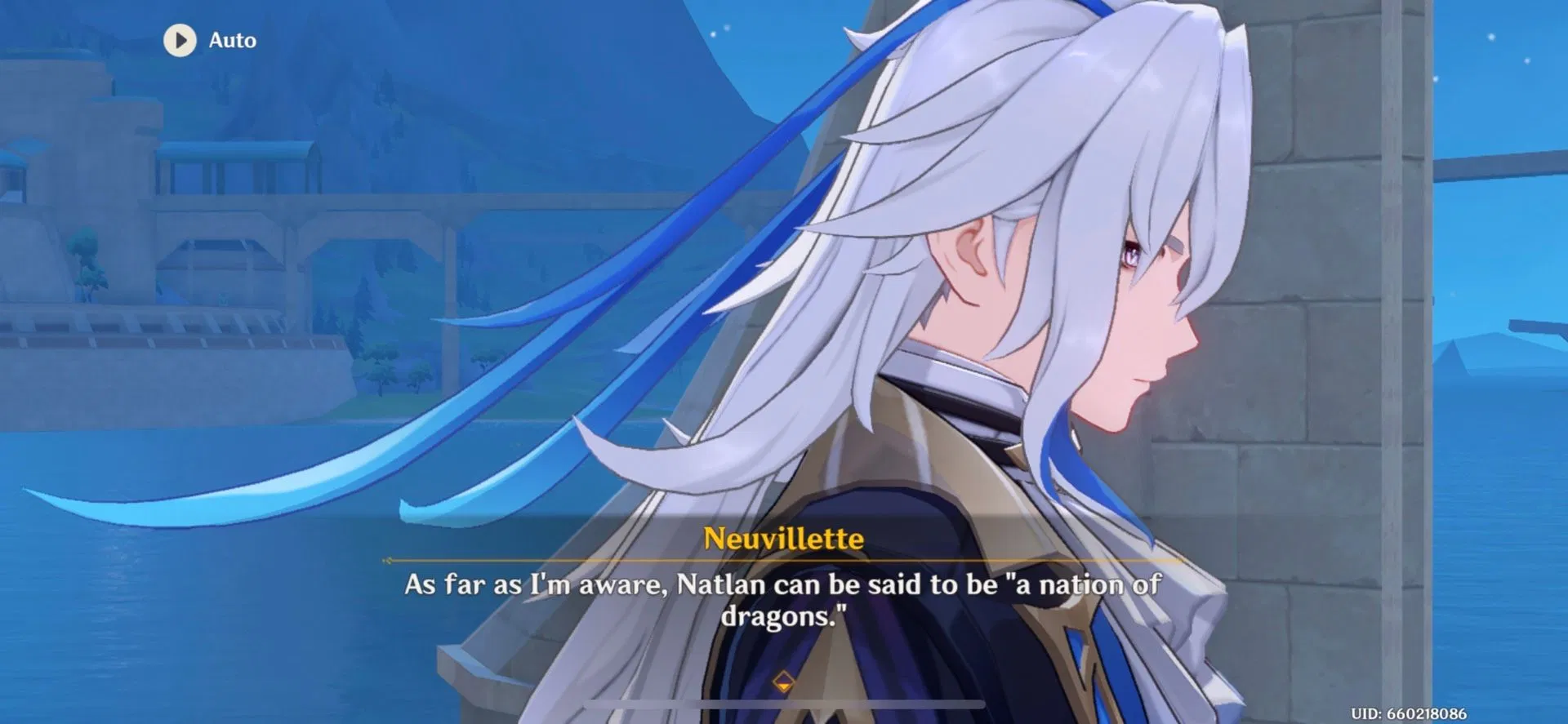The image size is (1568, 724).
Task: Click the play-shaped arrow inside the Auto button
Action: coord(181,39)
